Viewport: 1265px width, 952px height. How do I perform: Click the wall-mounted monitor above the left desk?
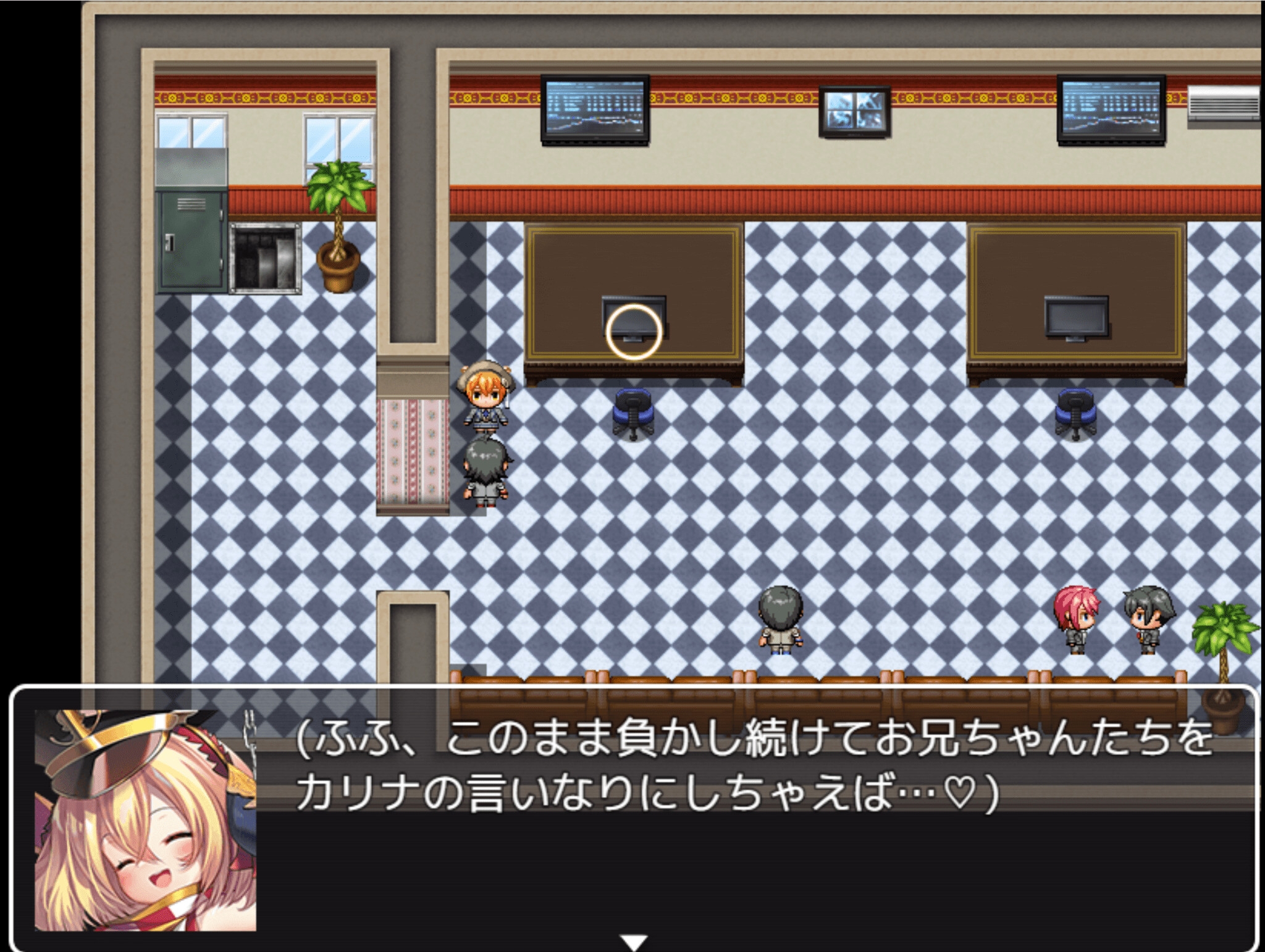(594, 110)
